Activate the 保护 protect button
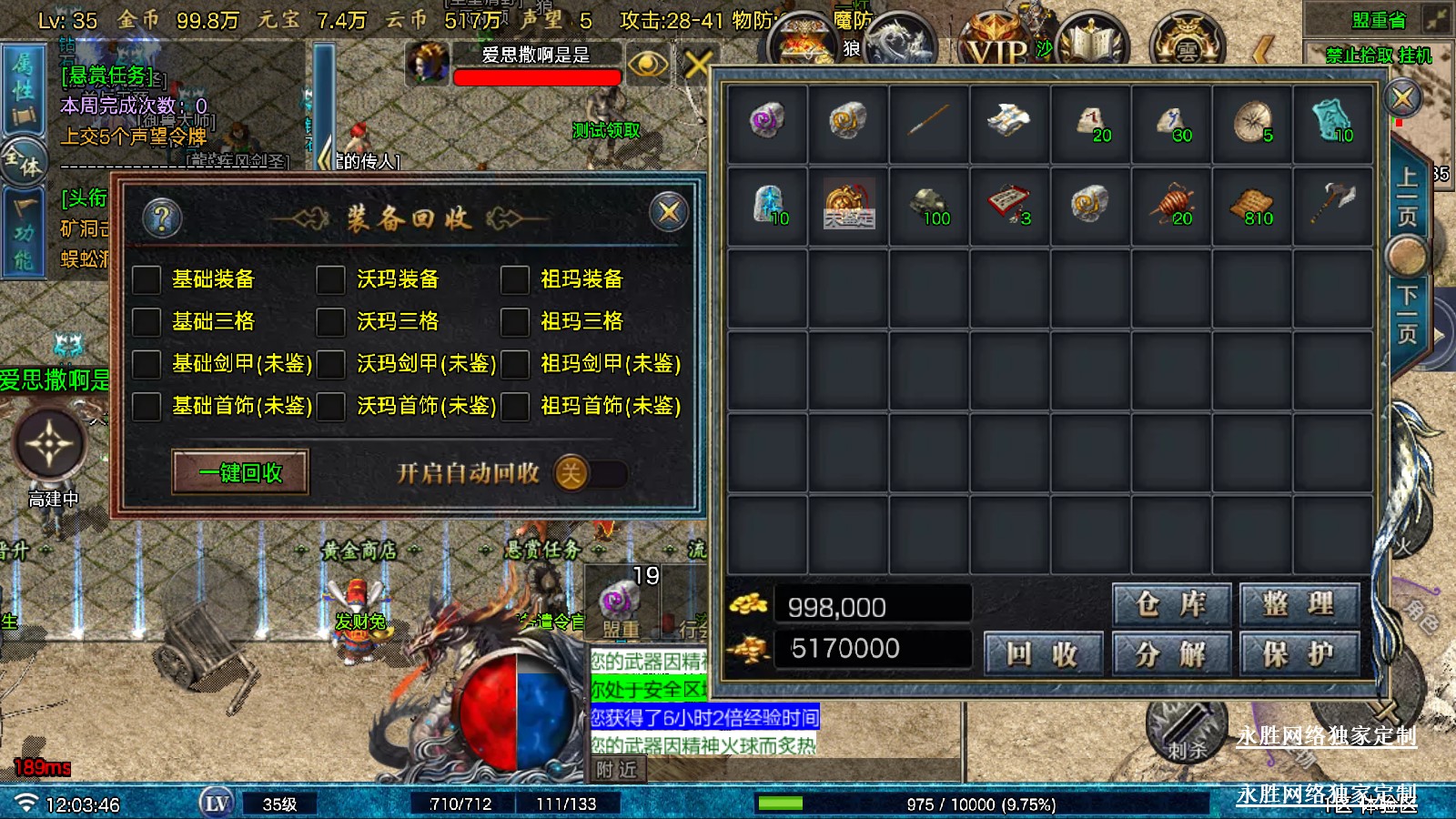 1299,653
